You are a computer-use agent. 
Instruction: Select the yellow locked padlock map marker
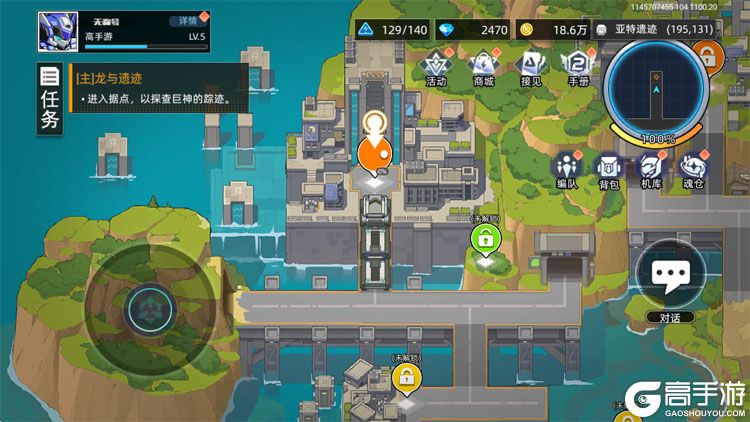406,378
